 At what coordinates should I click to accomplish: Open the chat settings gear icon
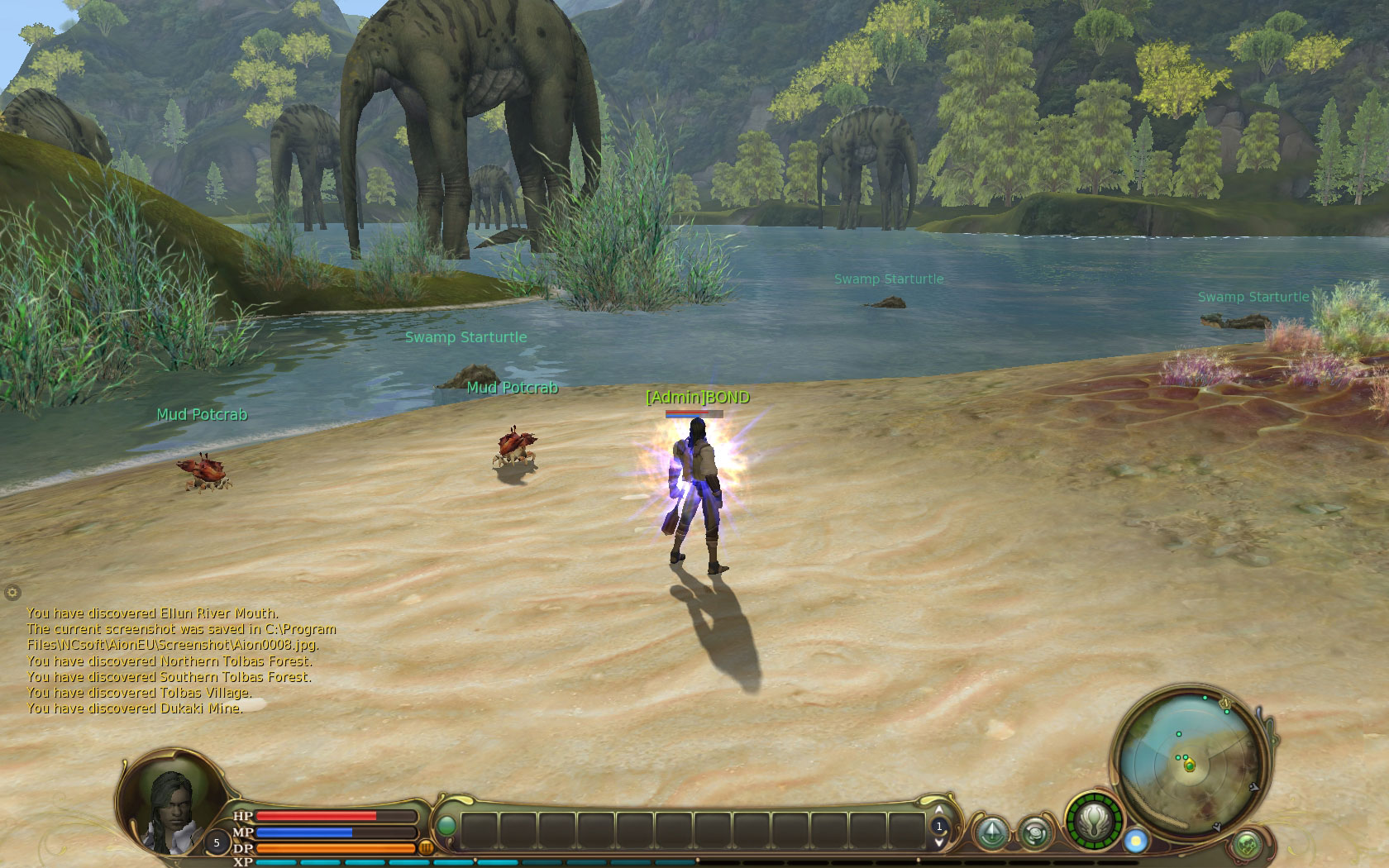click(12, 592)
